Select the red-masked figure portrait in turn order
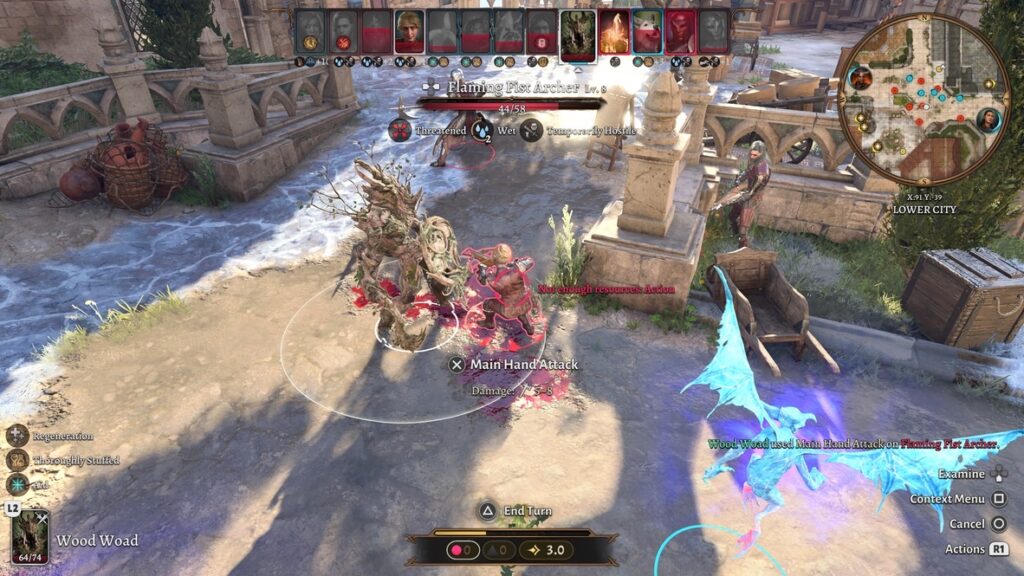Screen dimensions: 1024x576 coord(680,32)
